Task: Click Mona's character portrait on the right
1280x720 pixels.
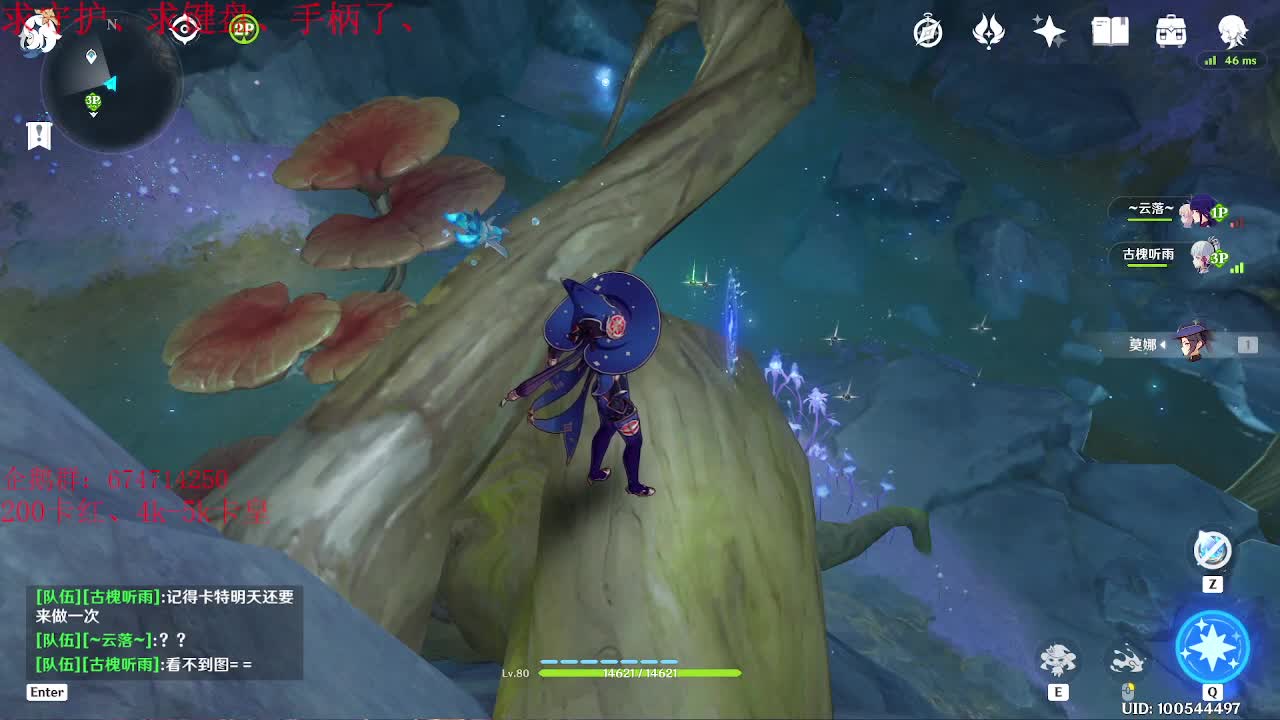Action: (x=1190, y=343)
